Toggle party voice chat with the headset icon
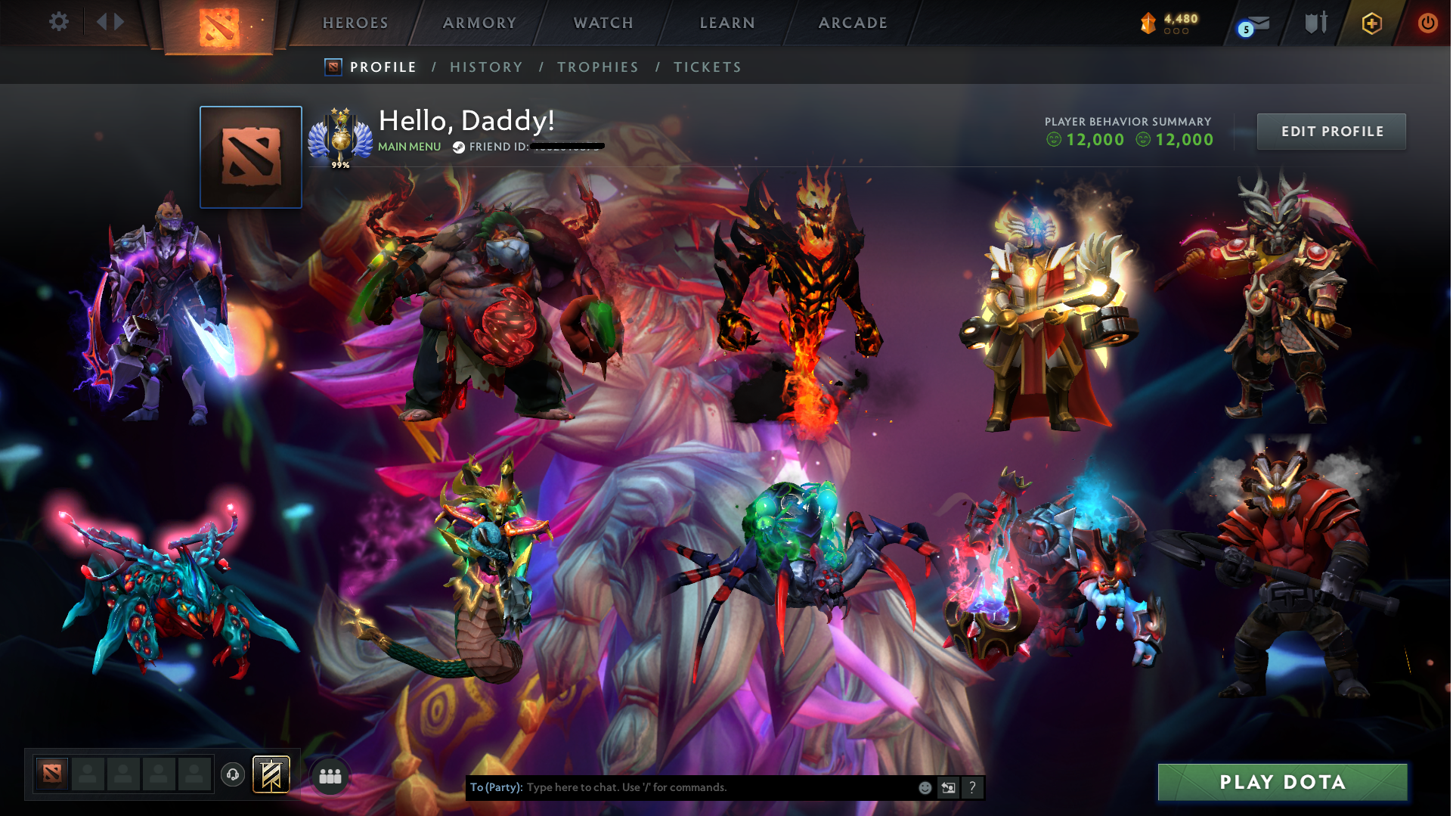The width and height of the screenshot is (1456, 816). (x=232, y=775)
